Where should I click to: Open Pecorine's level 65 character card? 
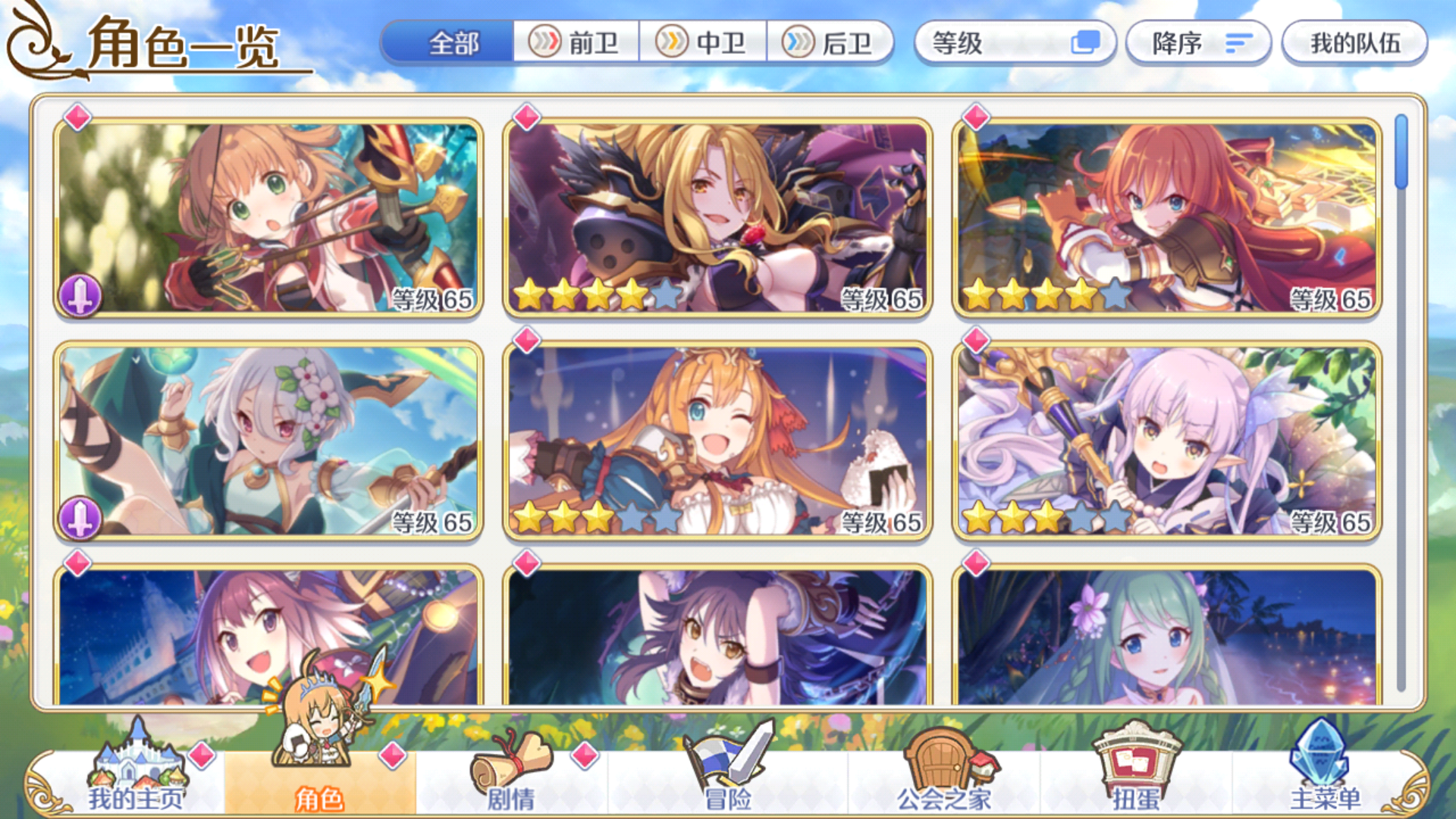(717, 440)
